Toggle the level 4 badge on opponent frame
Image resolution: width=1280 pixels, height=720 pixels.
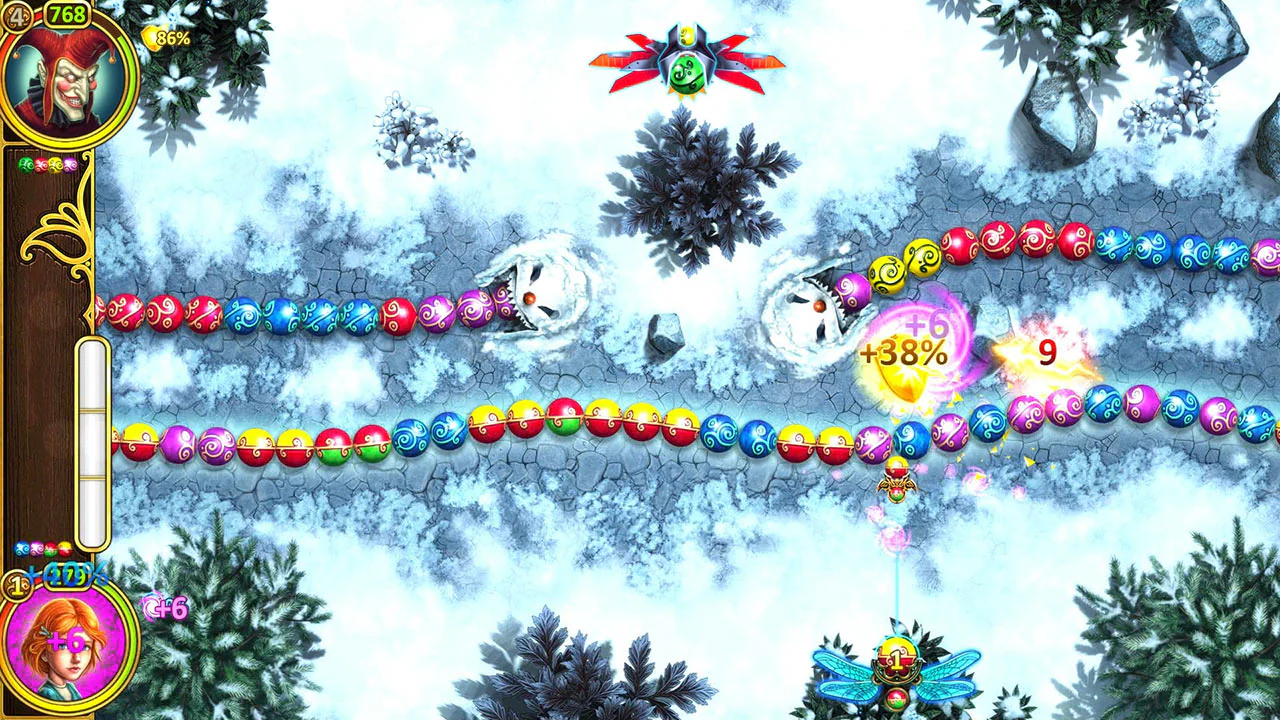pos(18,15)
